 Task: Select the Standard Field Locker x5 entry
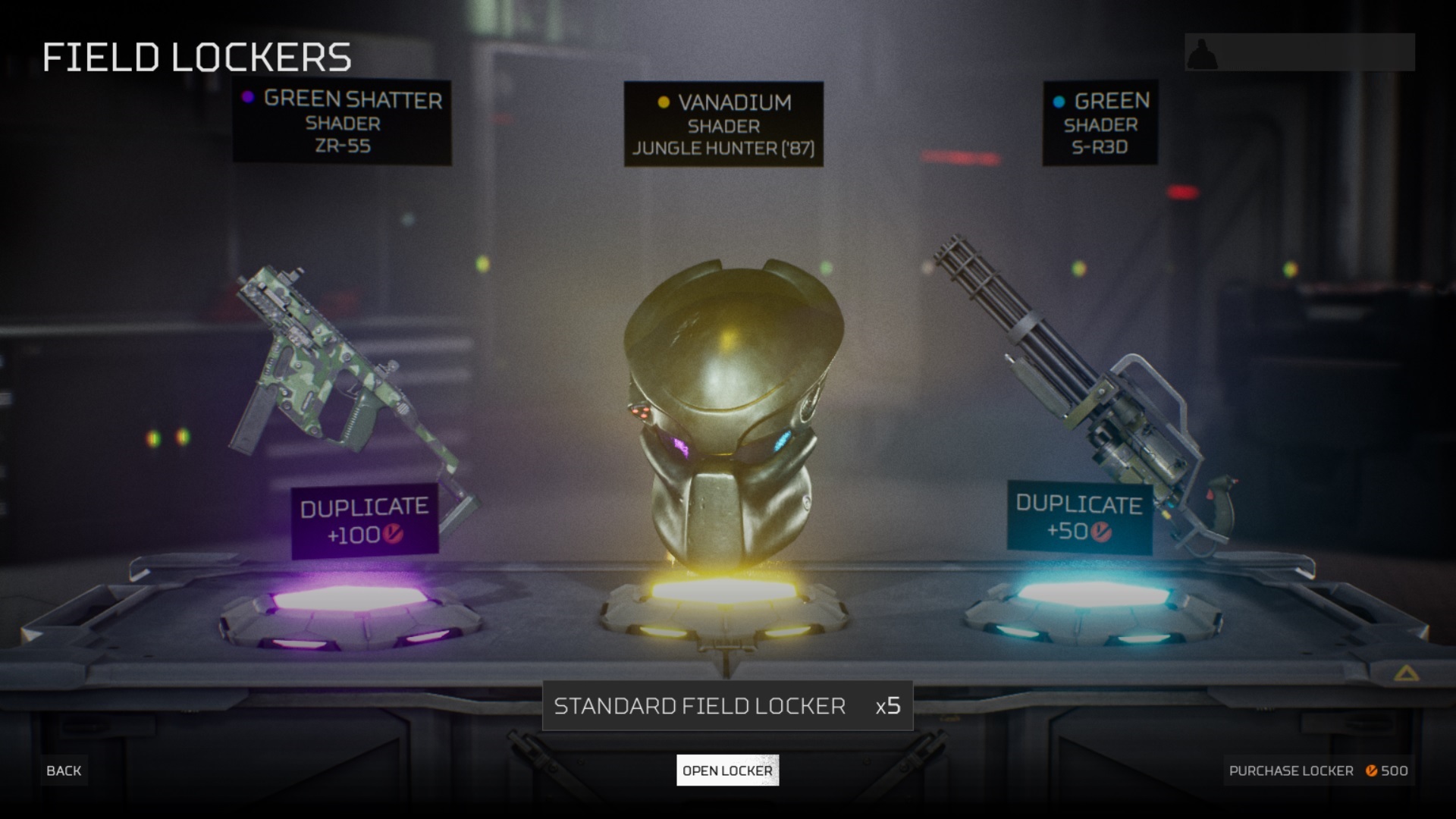pyautogui.click(x=727, y=706)
